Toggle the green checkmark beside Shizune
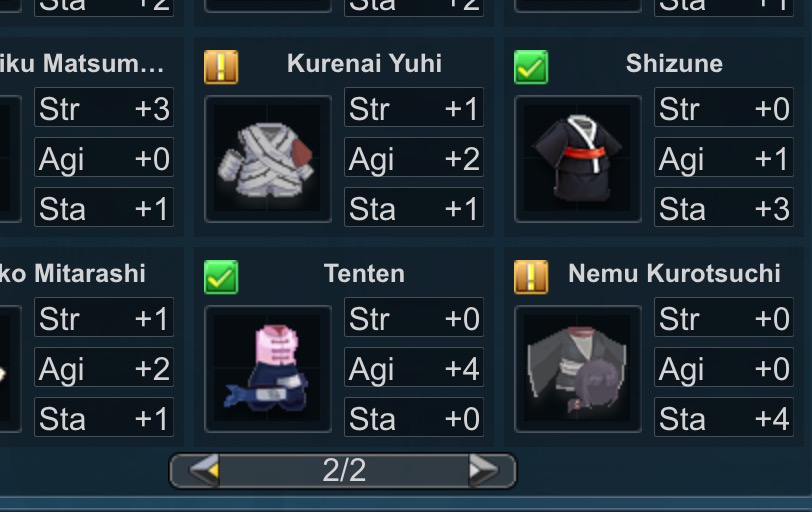Screen dimensions: 812x512 pyautogui.click(x=531, y=67)
